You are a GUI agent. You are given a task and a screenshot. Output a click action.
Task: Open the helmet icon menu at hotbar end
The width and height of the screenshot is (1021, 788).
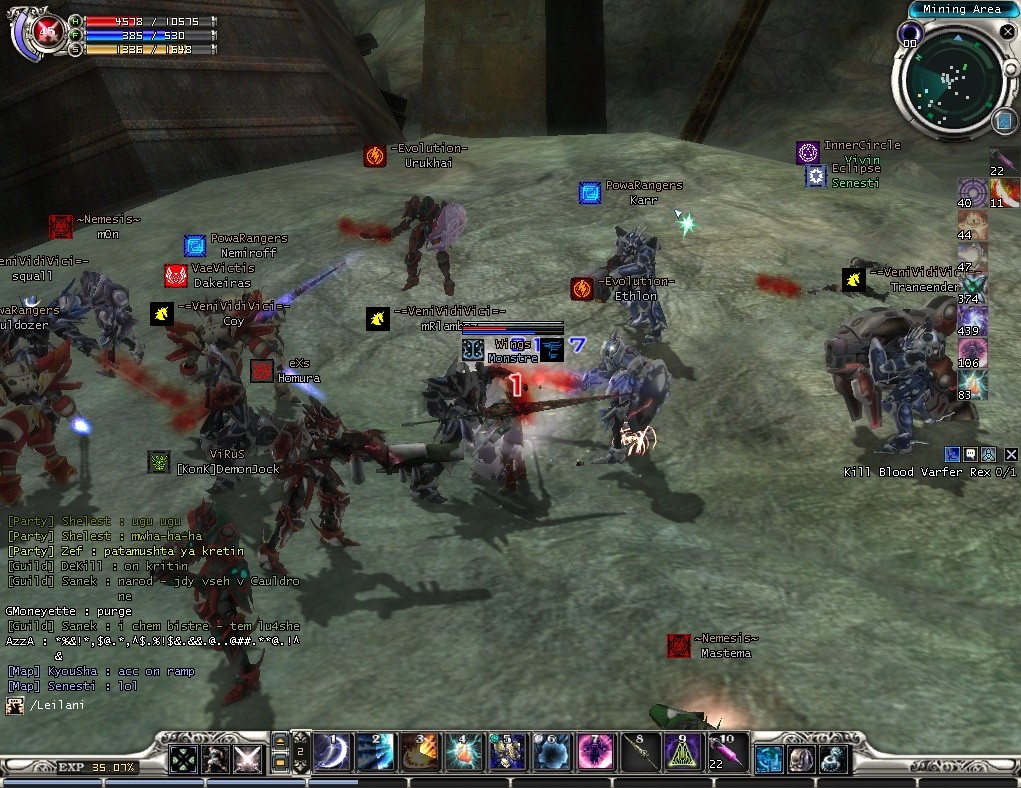[801, 759]
